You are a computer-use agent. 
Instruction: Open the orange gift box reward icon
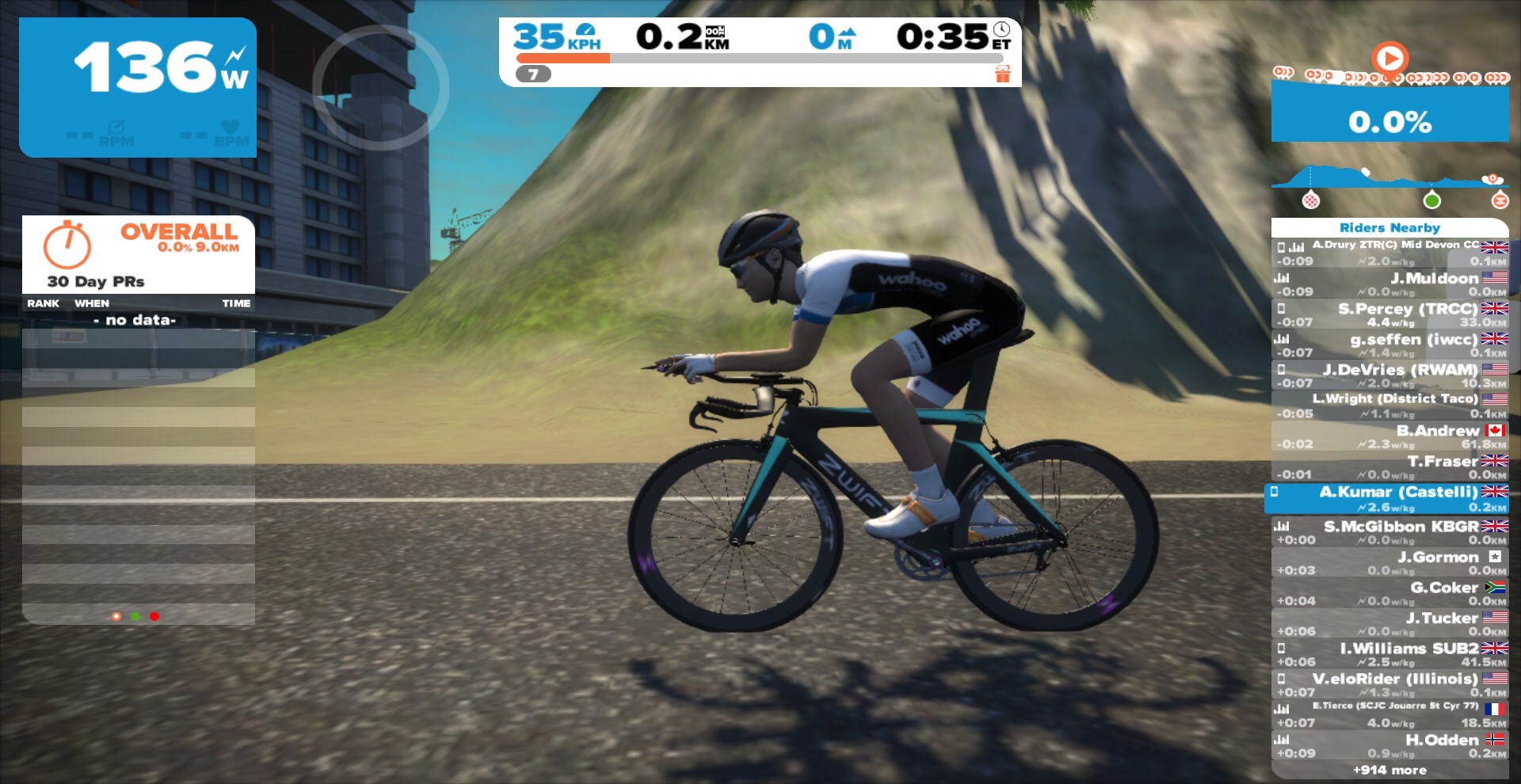click(1003, 74)
